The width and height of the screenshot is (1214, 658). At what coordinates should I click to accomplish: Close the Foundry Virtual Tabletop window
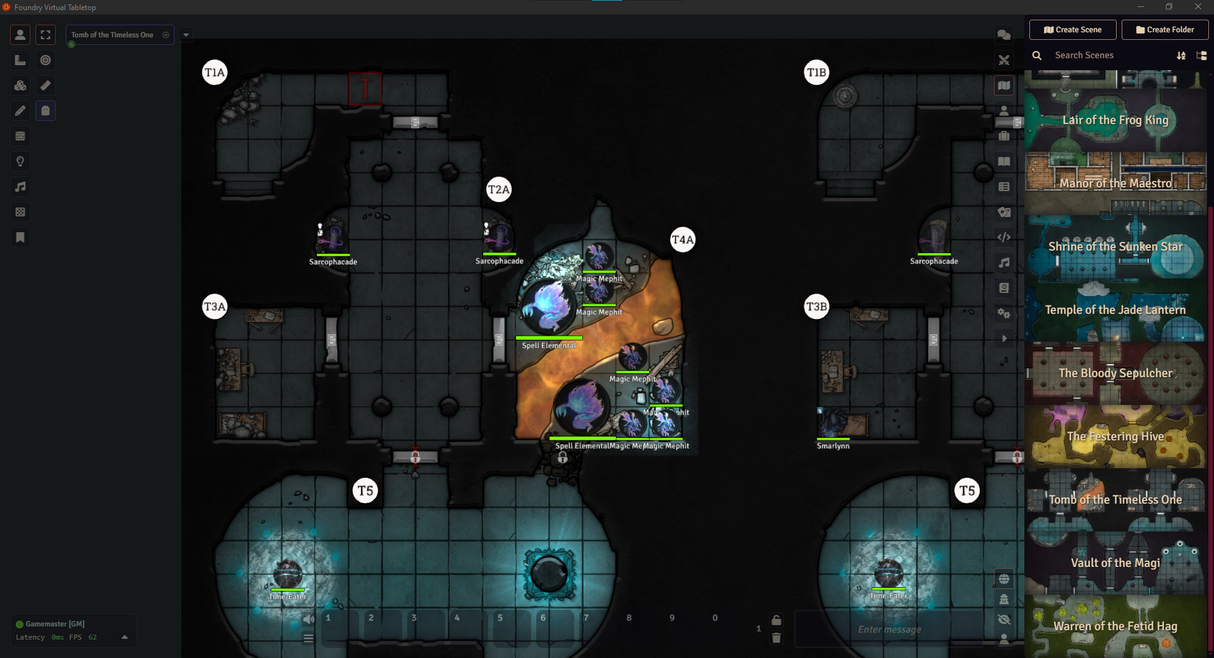coord(1196,7)
